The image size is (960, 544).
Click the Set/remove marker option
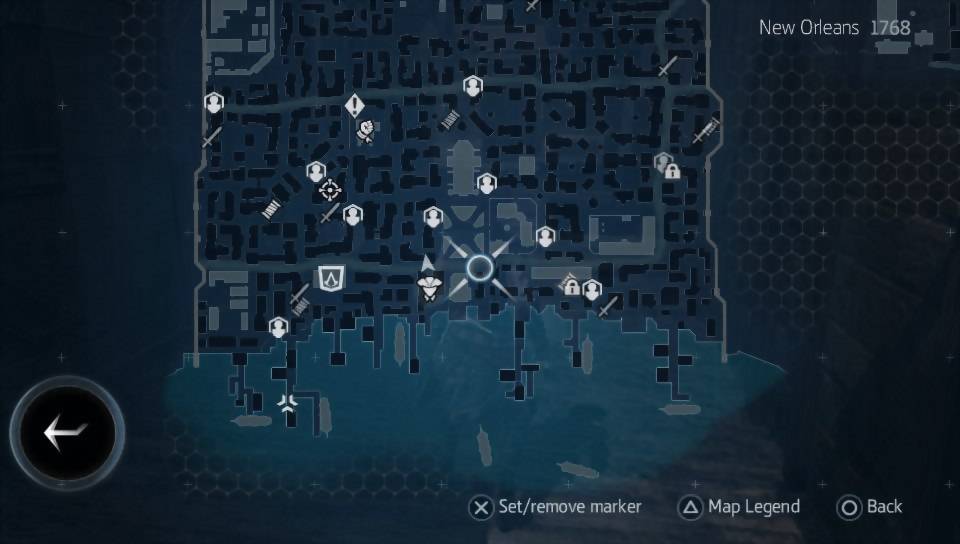556,507
